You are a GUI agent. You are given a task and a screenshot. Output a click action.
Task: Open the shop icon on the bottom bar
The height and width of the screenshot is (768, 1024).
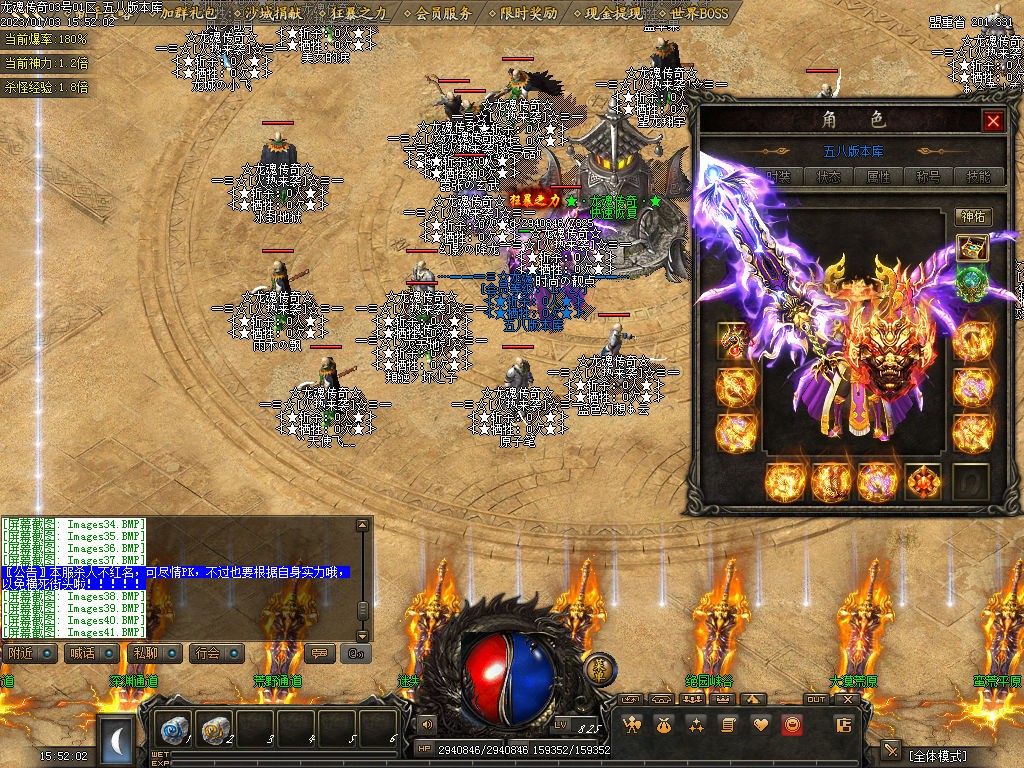[843, 725]
